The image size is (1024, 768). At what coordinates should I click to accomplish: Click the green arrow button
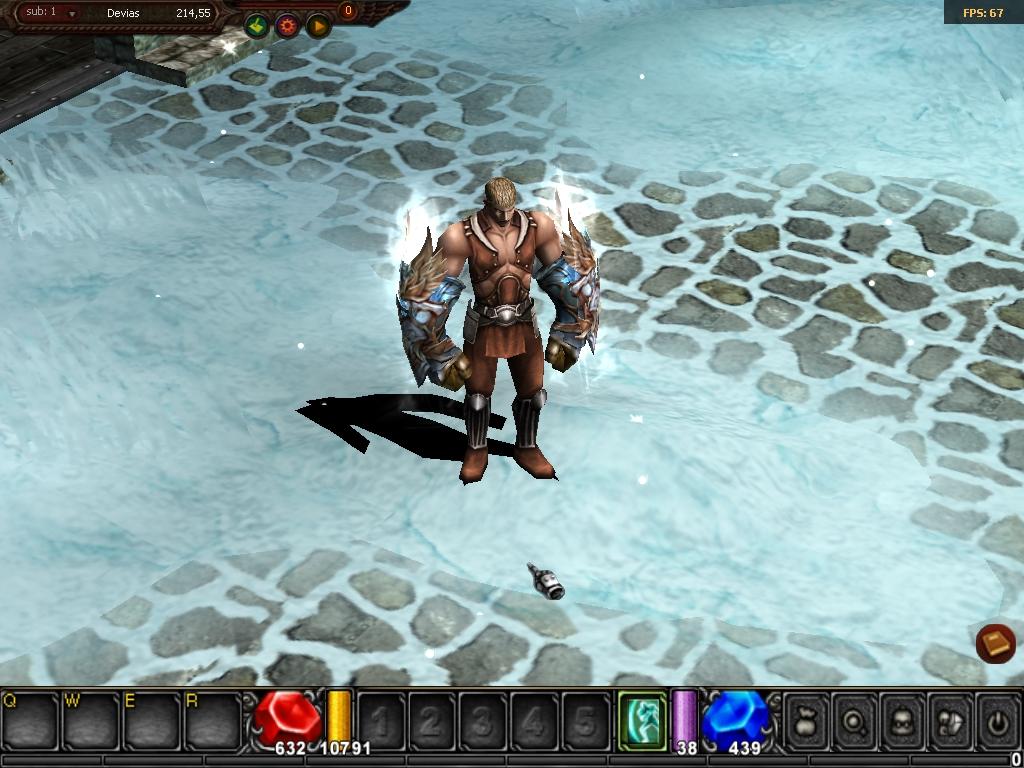coord(257,26)
